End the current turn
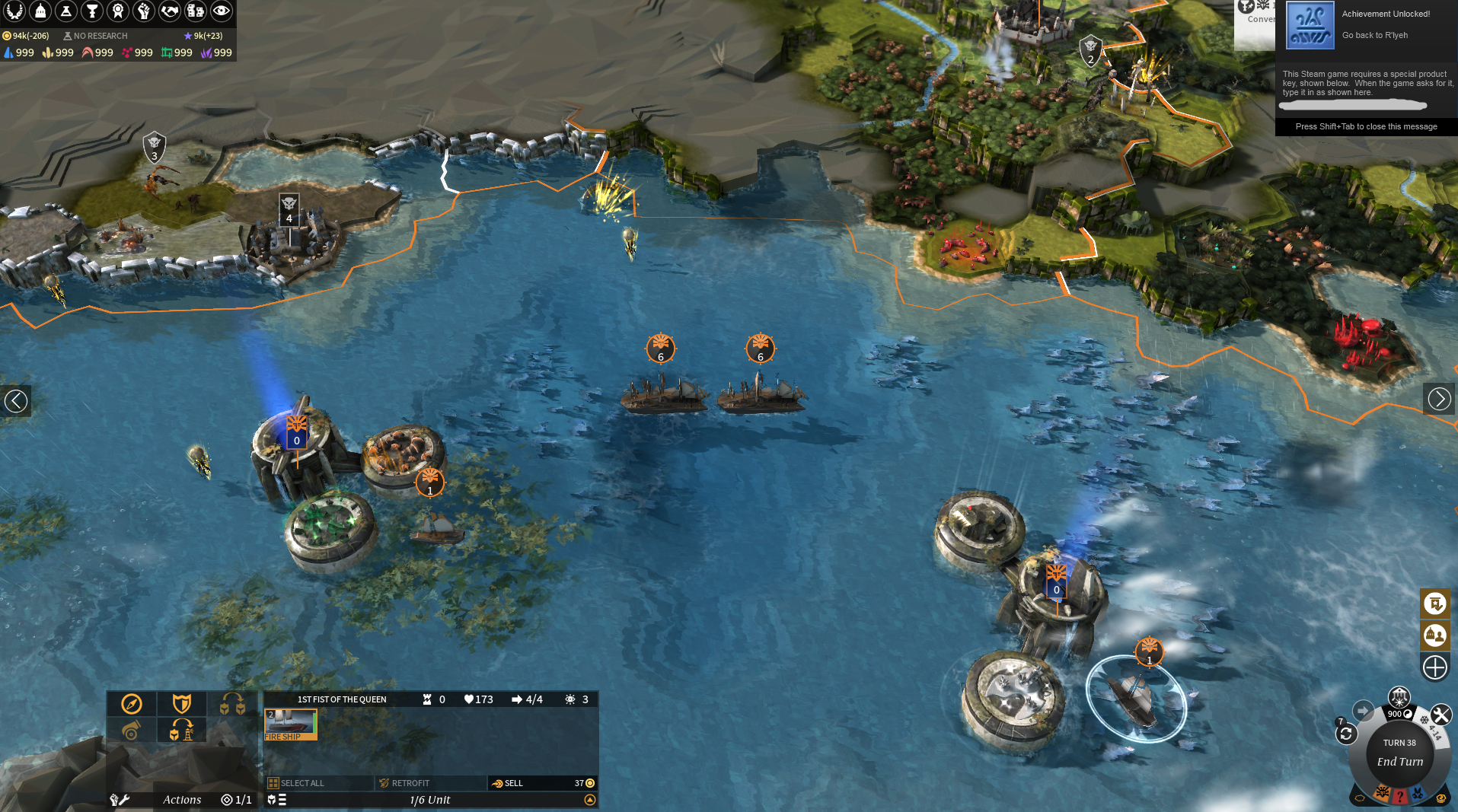 [x=1399, y=761]
